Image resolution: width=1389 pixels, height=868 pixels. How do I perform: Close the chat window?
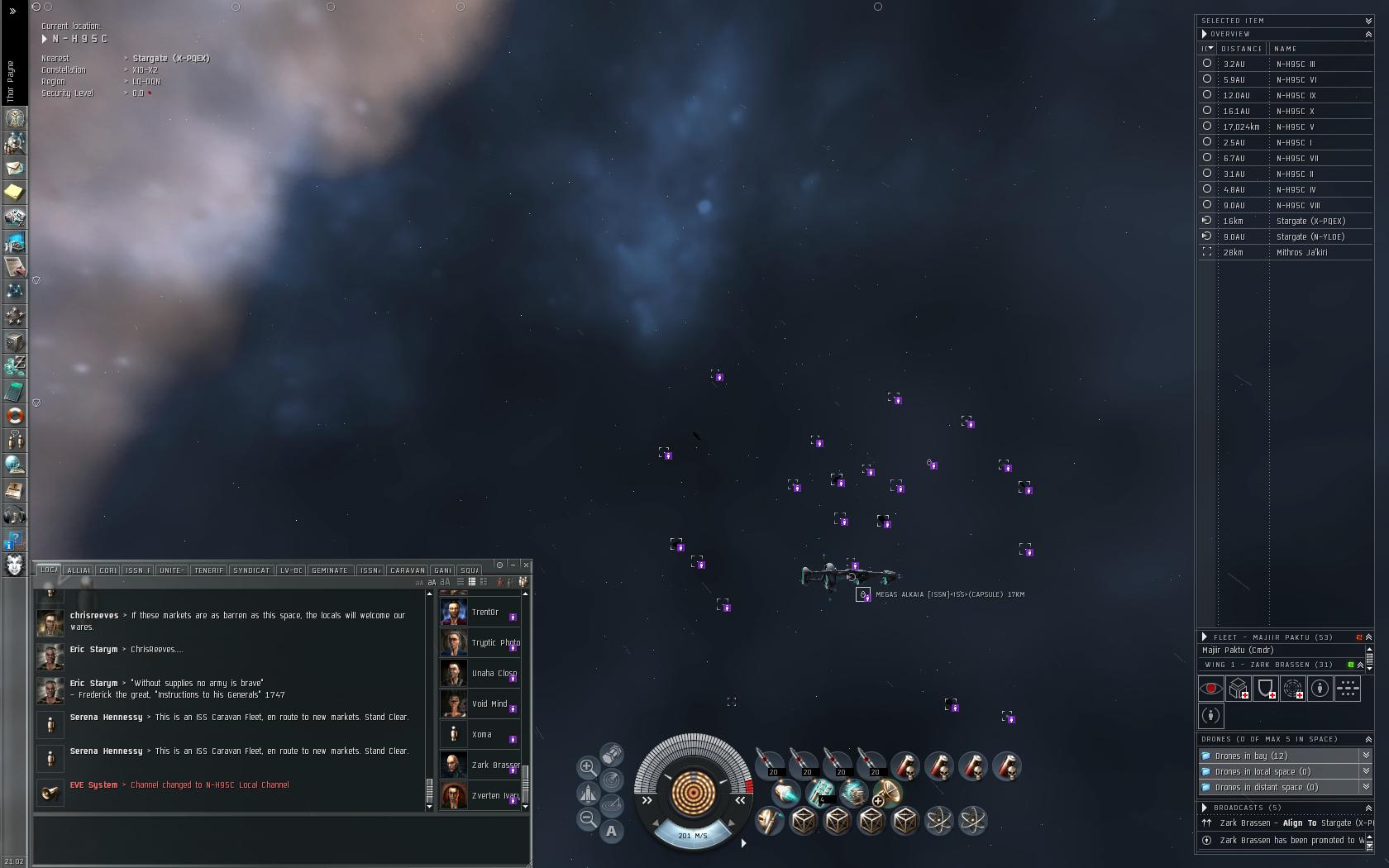coord(526,565)
